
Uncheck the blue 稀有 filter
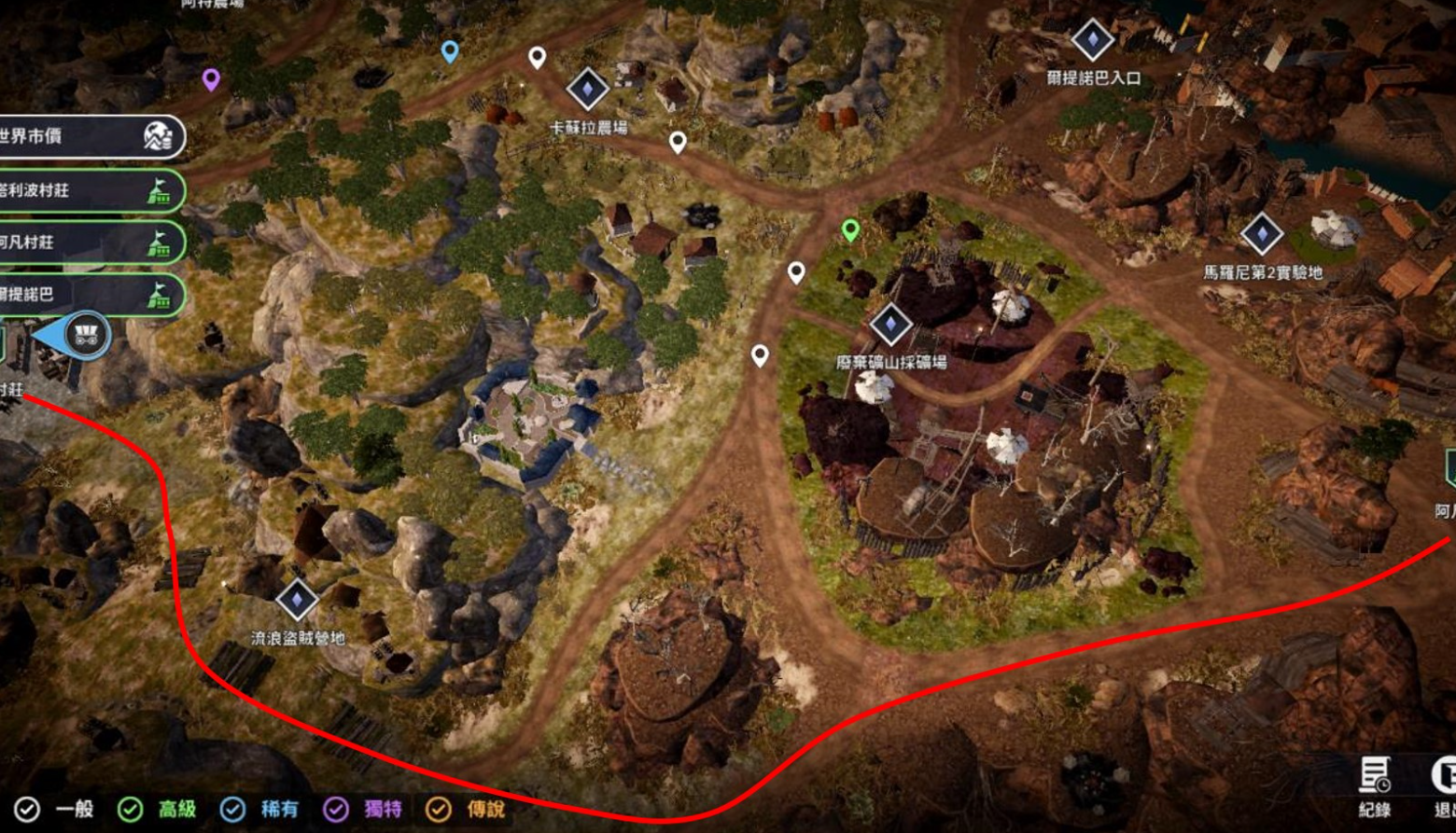click(232, 810)
